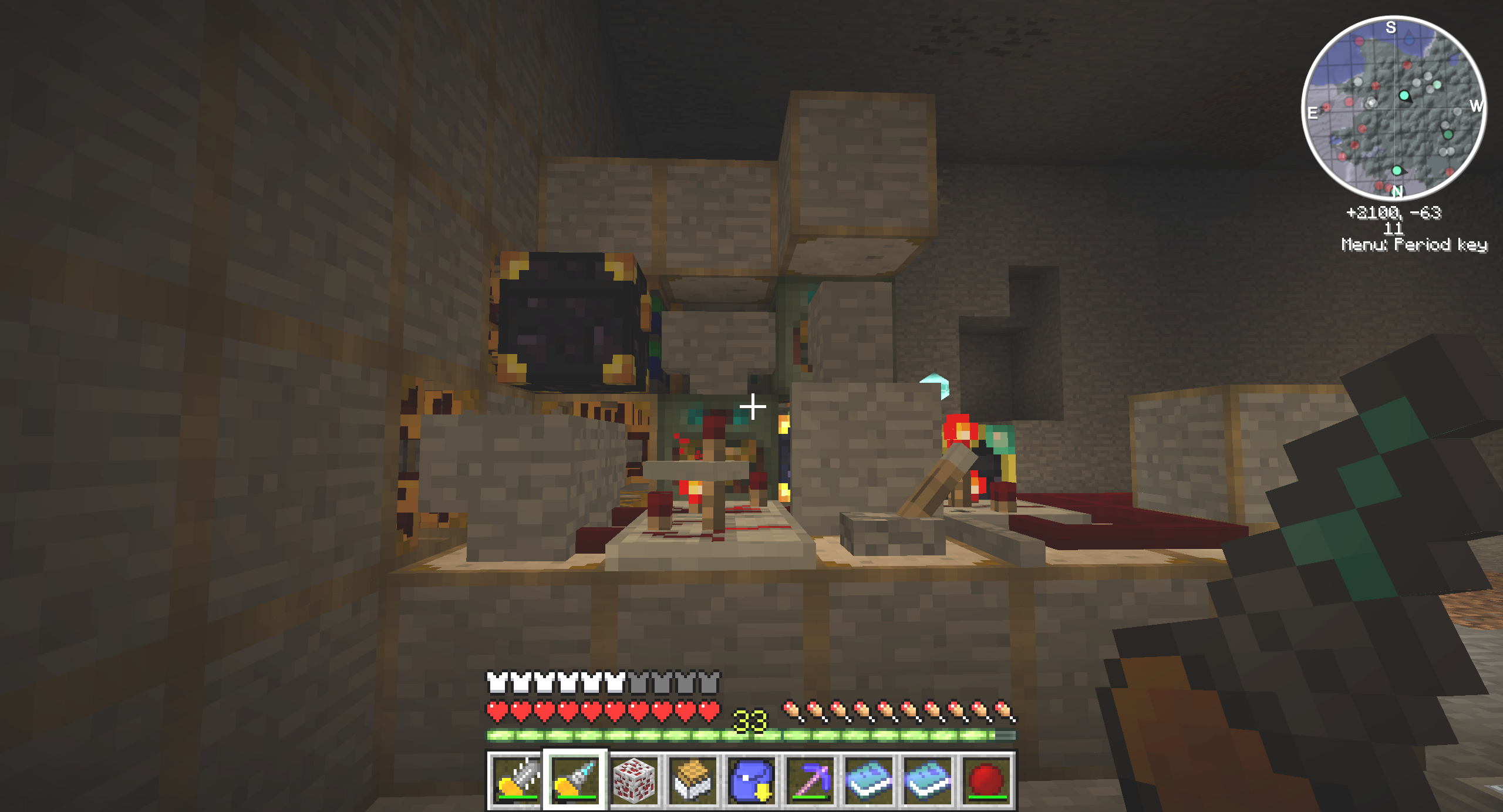Select the wooden-topped white block slot
The width and height of the screenshot is (1503, 812).
pos(693,780)
